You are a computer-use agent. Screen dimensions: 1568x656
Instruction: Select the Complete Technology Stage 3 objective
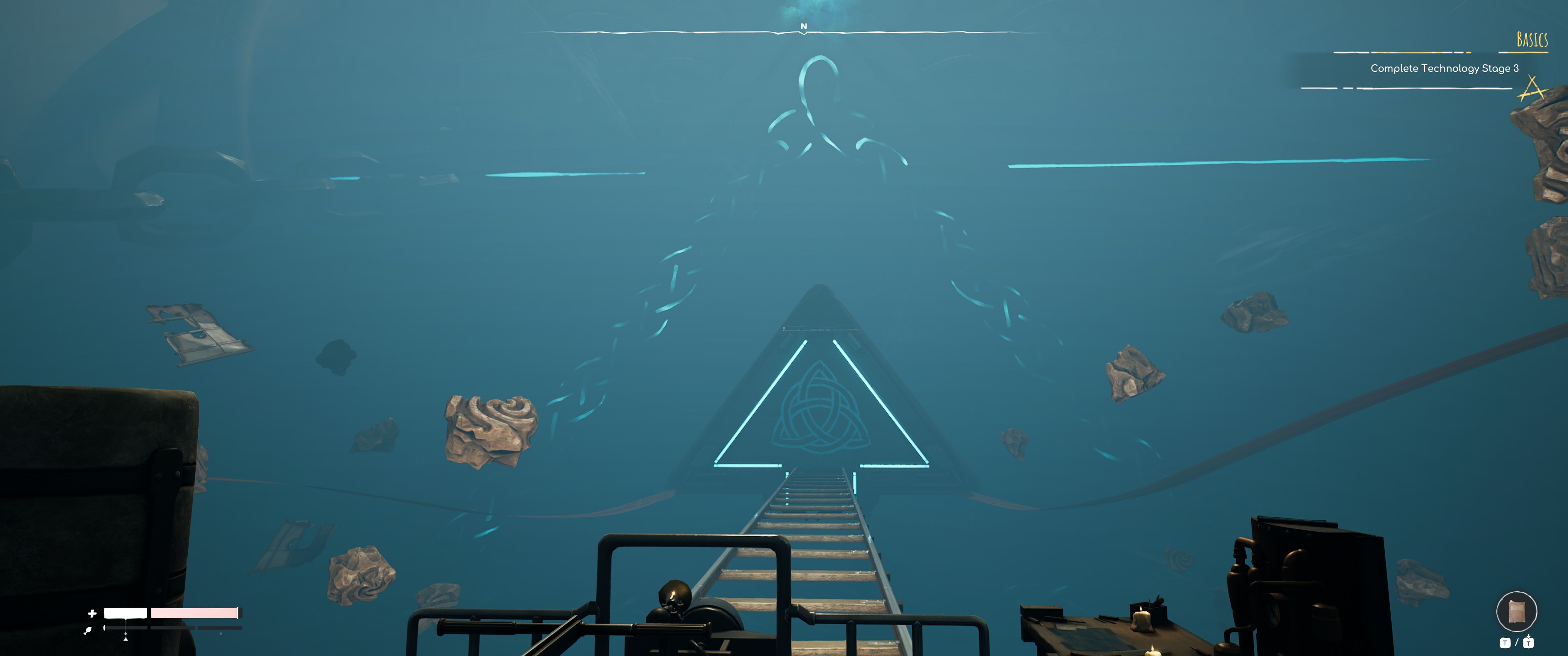(1444, 68)
